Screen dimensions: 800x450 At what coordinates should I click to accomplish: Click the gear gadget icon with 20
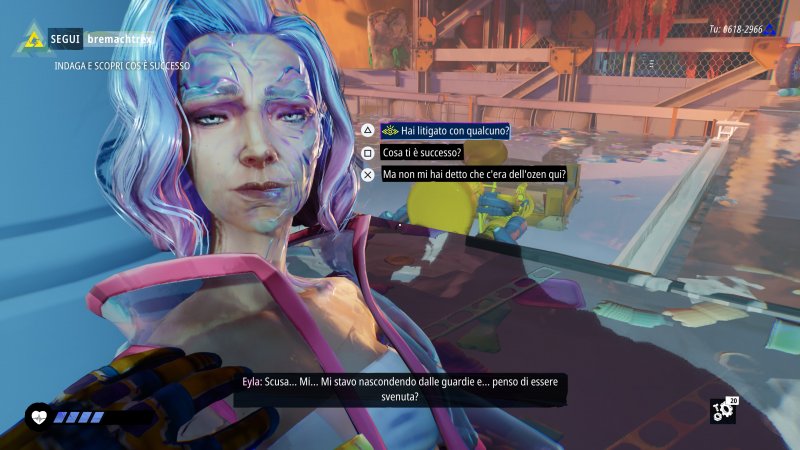click(x=722, y=410)
